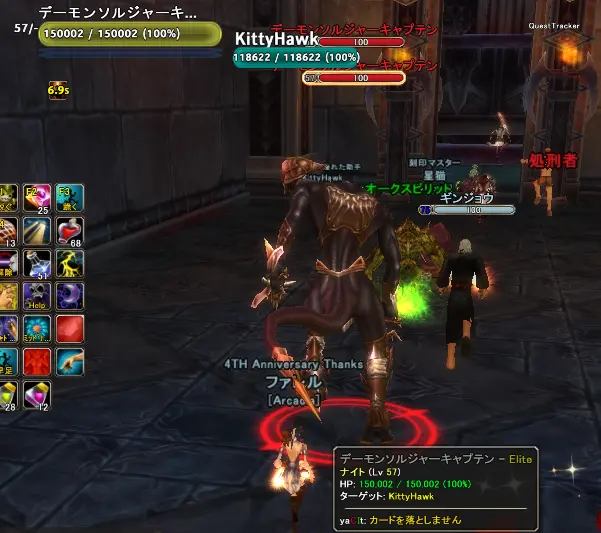This screenshot has width=601, height=533.
Task: Click the KittyHawk target-of-target frame
Action: coord(296,49)
